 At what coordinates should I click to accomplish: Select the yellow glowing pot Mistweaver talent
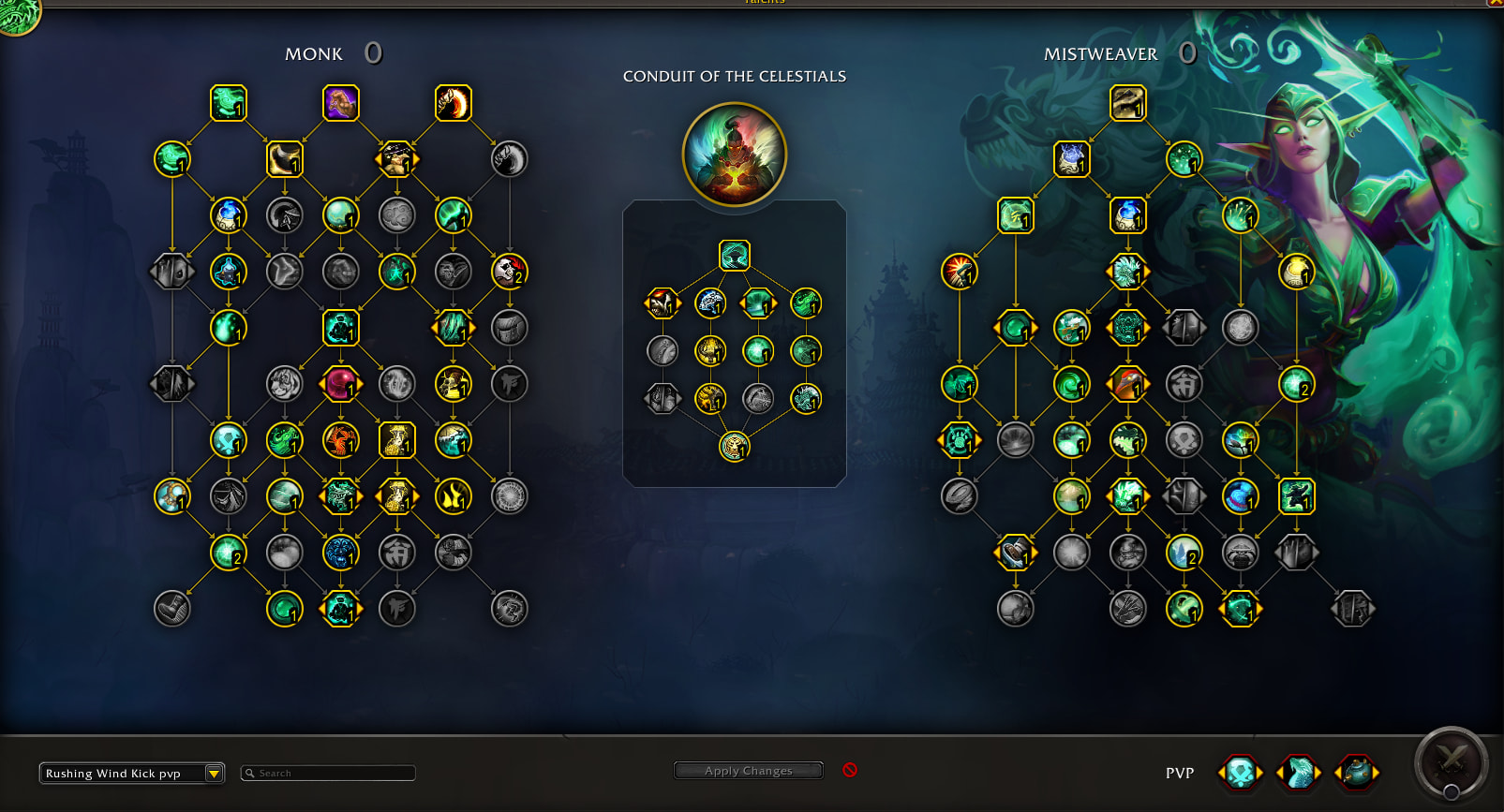pos(1297,272)
